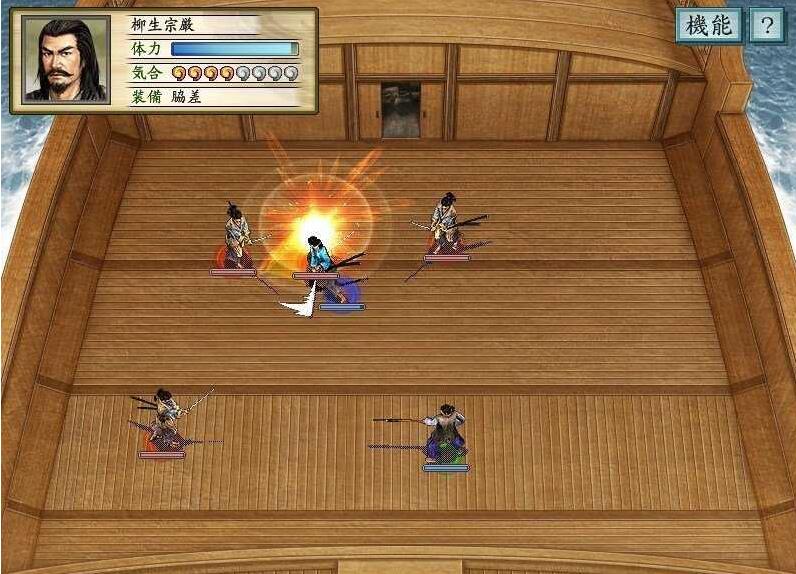Select the 柳生宗厳 character portrait
Viewport: 796px width, 574px height.
[x=66, y=60]
